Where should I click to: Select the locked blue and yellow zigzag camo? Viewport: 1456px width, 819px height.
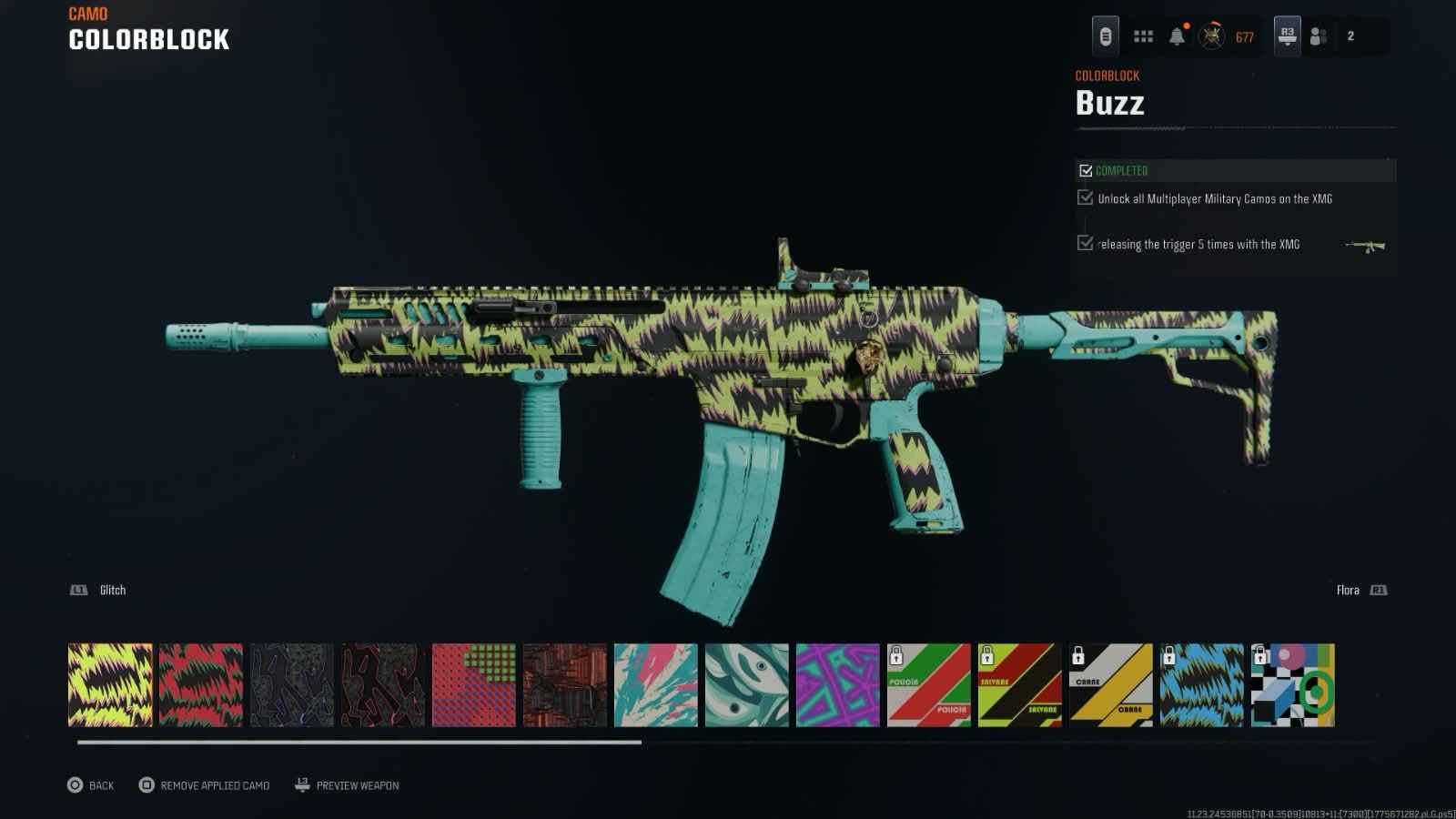point(1202,685)
